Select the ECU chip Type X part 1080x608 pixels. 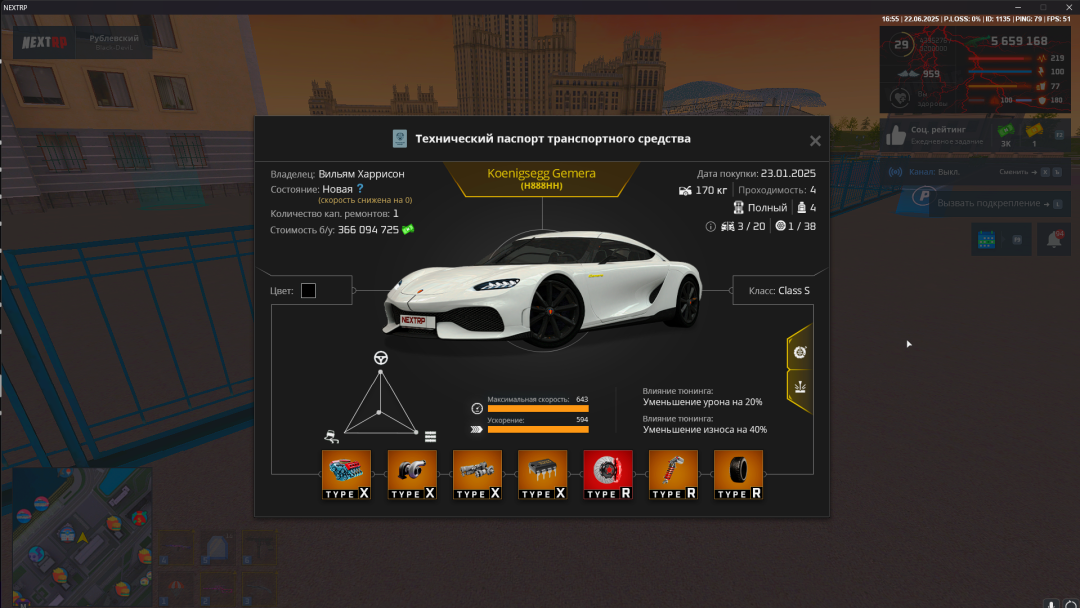(542, 474)
